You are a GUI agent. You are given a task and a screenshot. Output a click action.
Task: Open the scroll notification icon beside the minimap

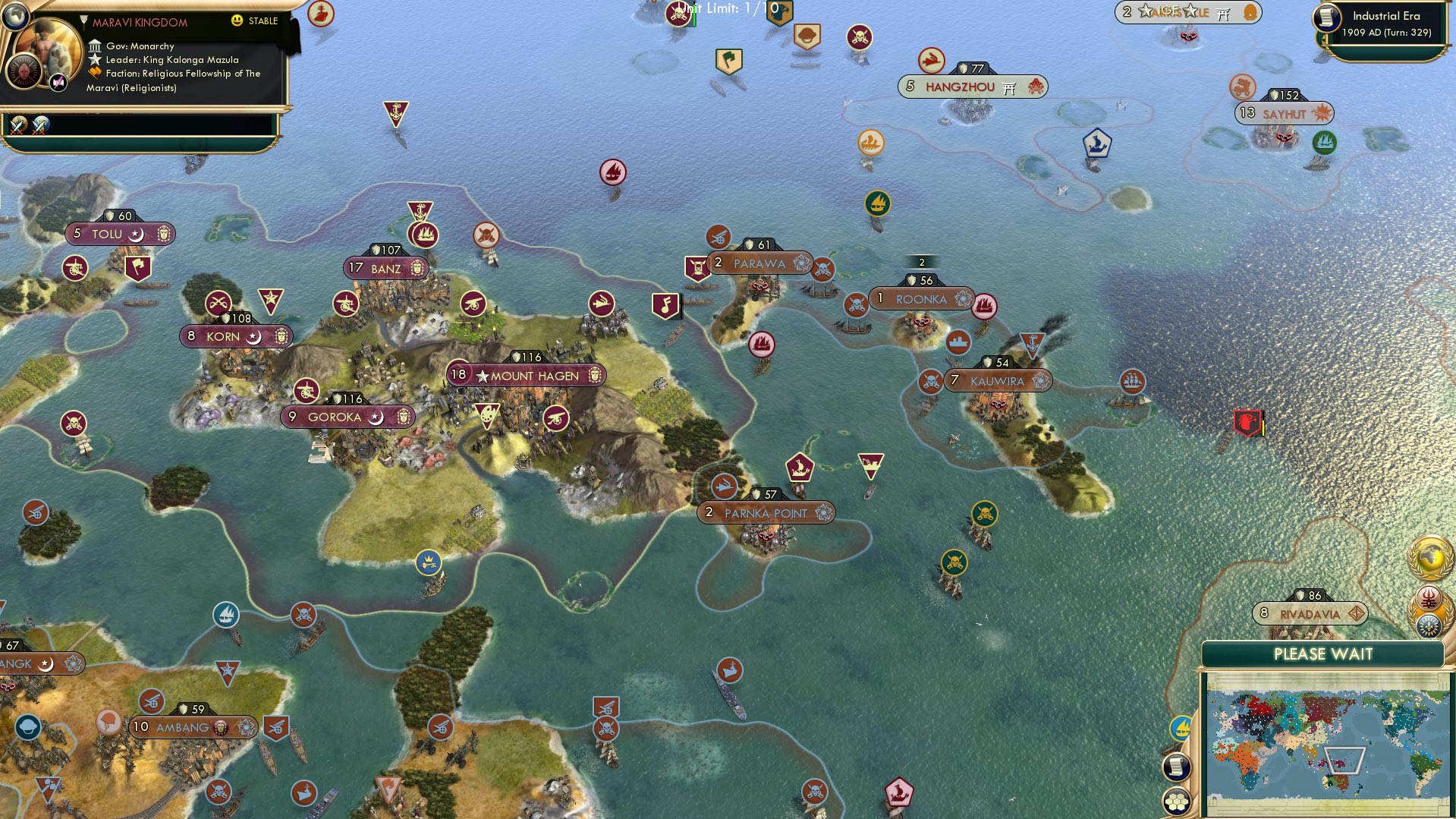1177,765
